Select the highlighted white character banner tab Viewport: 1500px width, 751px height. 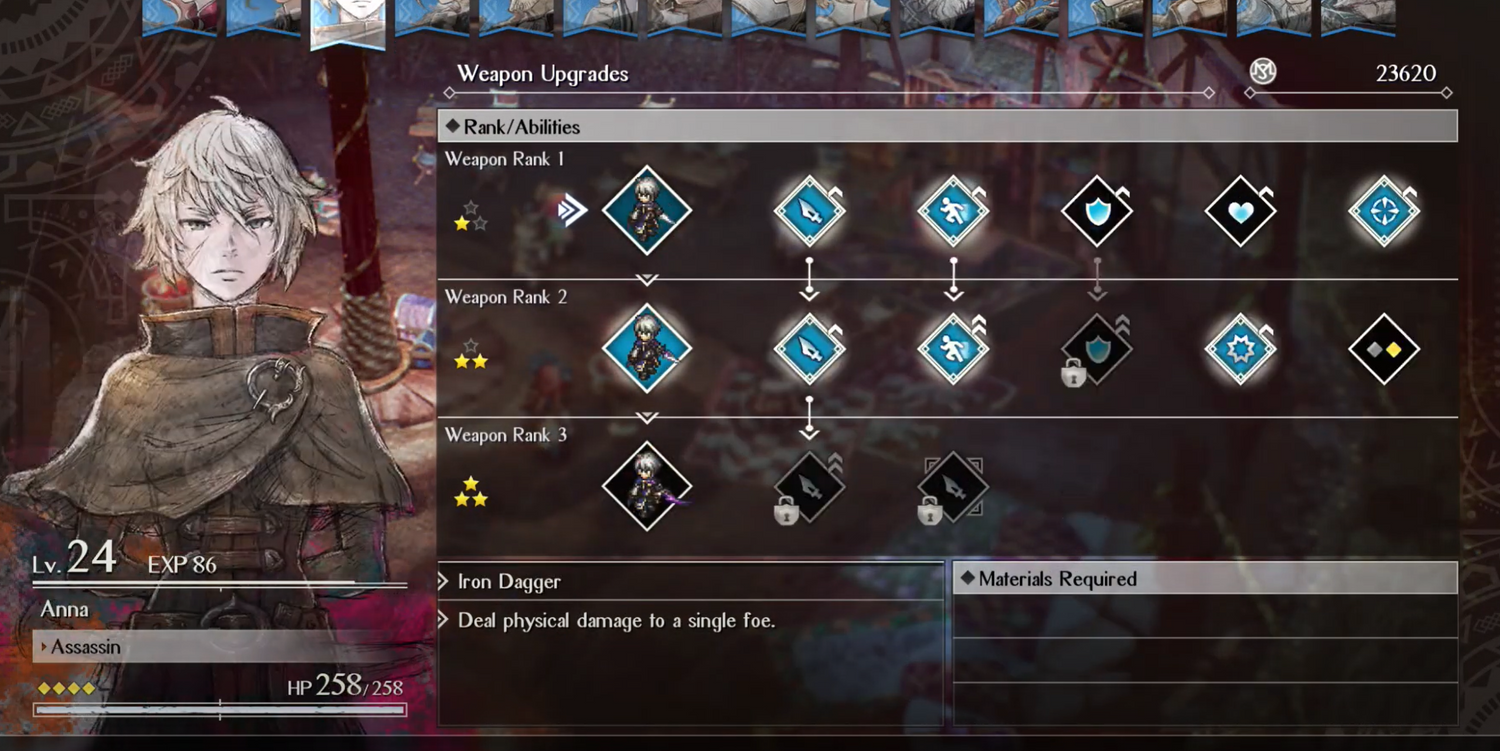347,22
